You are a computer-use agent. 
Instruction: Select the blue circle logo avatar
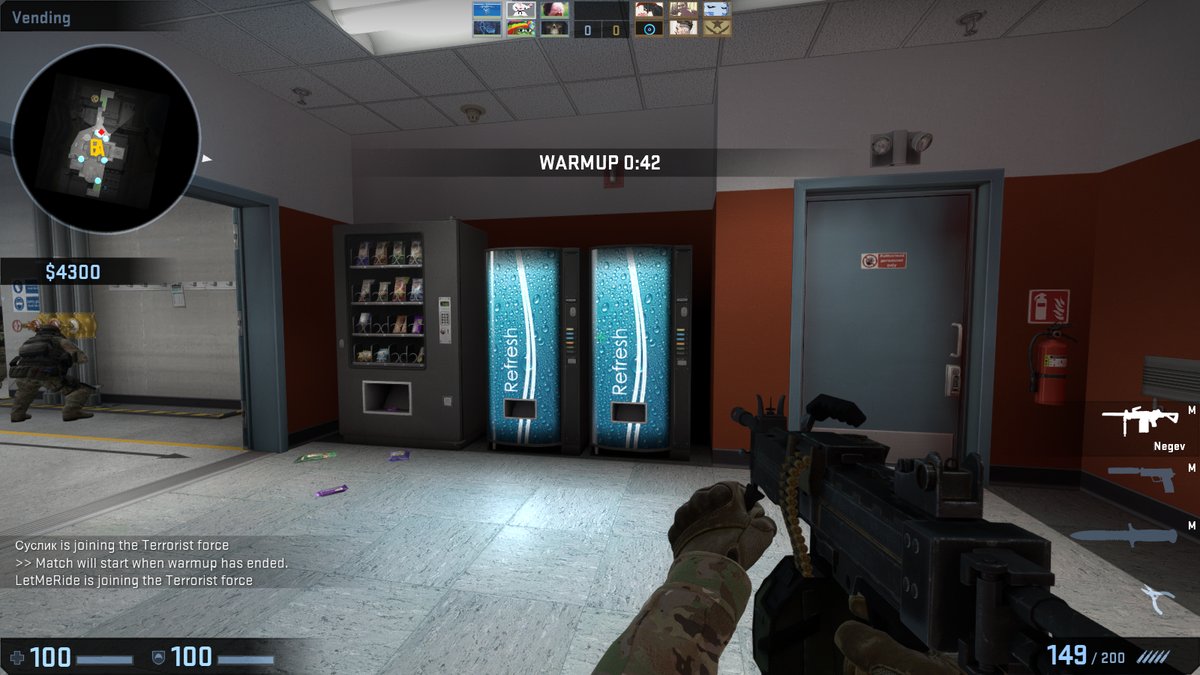pos(649,28)
